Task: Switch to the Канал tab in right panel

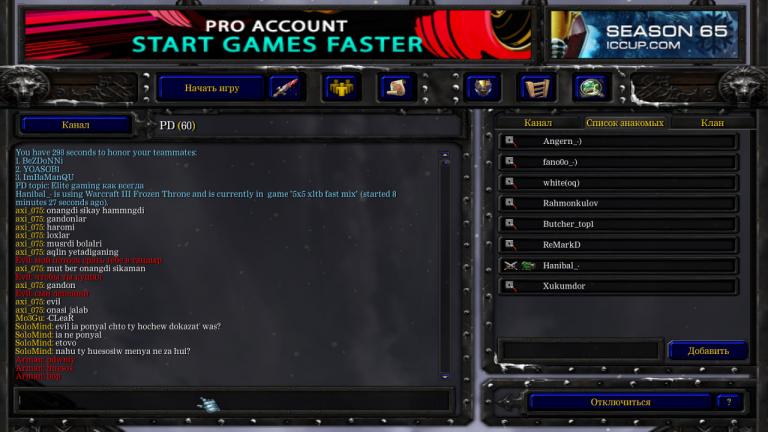Action: [538, 123]
